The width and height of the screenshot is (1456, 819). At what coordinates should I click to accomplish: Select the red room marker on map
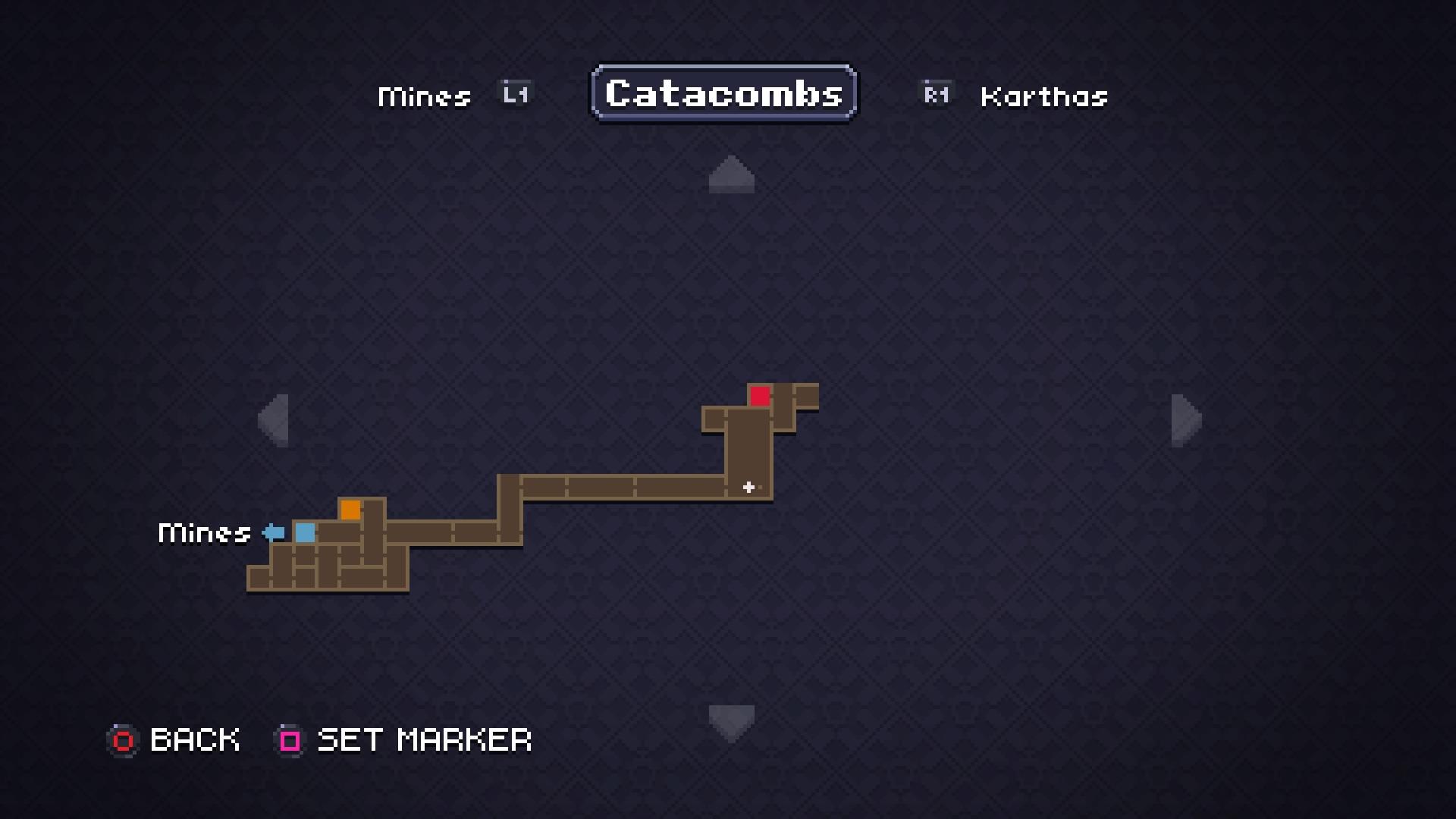[x=760, y=396]
